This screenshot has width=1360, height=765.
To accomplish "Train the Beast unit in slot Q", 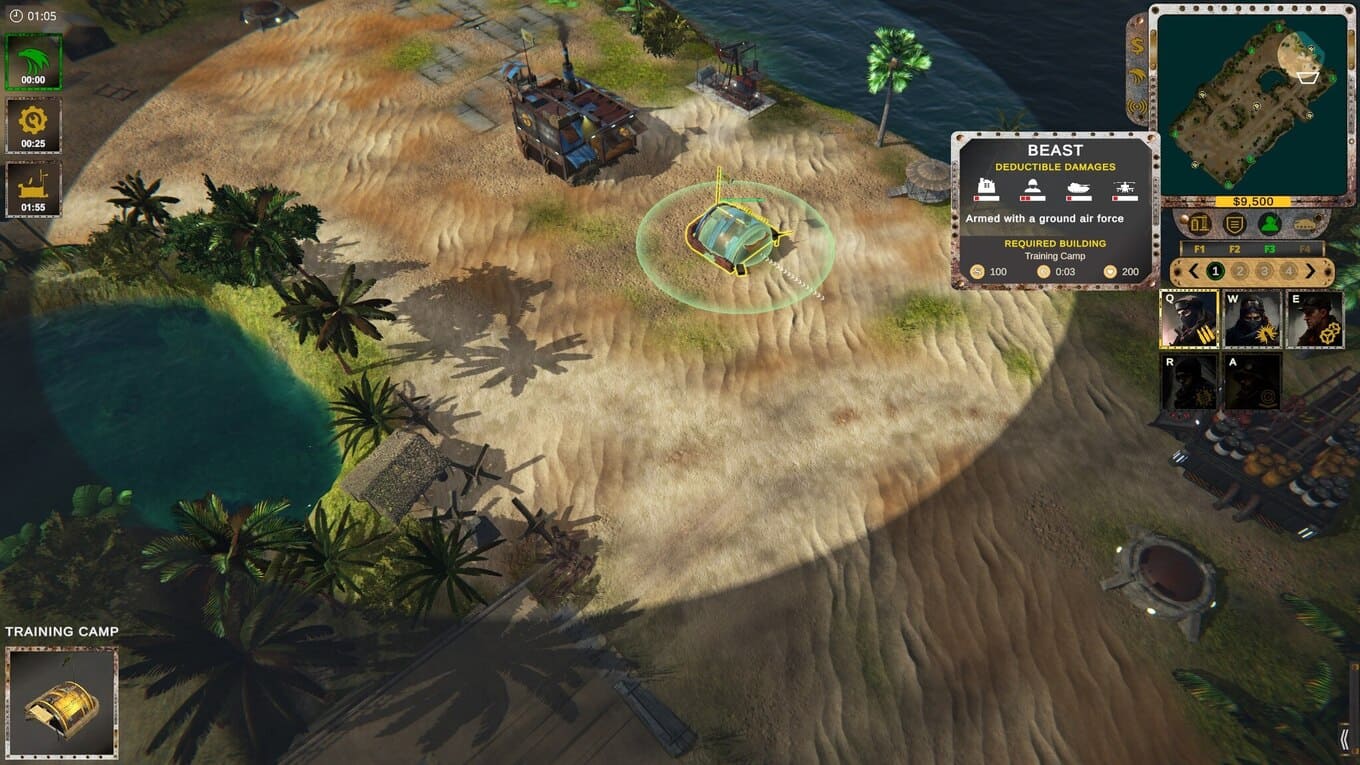I will (x=1189, y=319).
